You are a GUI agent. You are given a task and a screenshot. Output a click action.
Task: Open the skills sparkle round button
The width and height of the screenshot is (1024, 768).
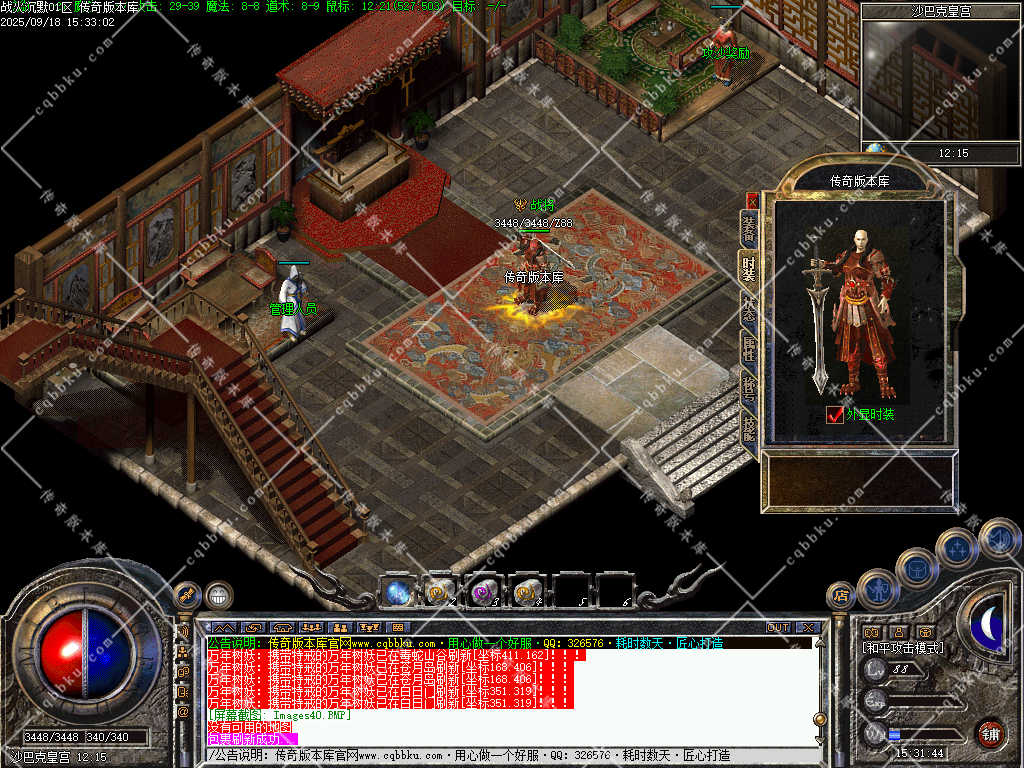957,548
